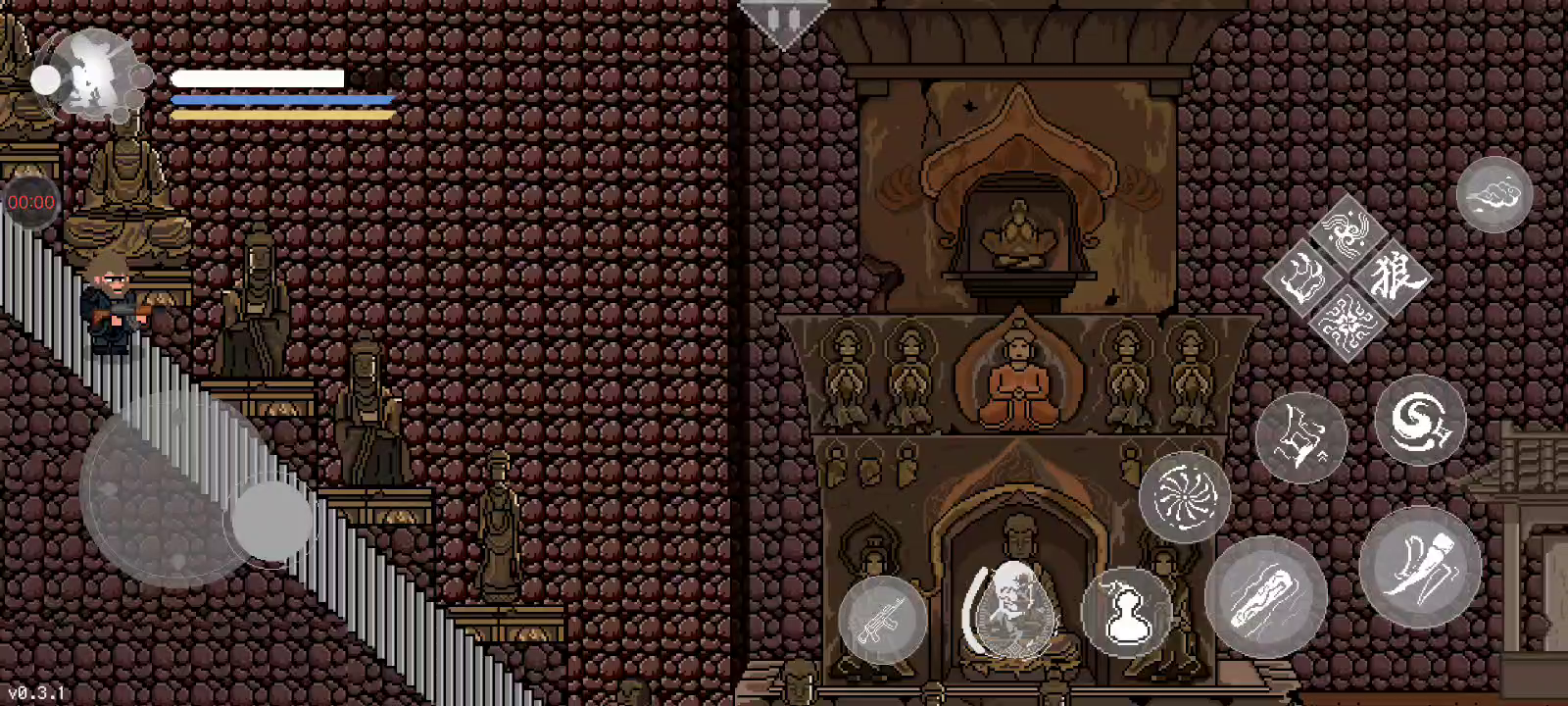1568x706 pixels.
Task: Trigger the spinning pinwheel skill button
Action: pyautogui.click(x=1184, y=496)
